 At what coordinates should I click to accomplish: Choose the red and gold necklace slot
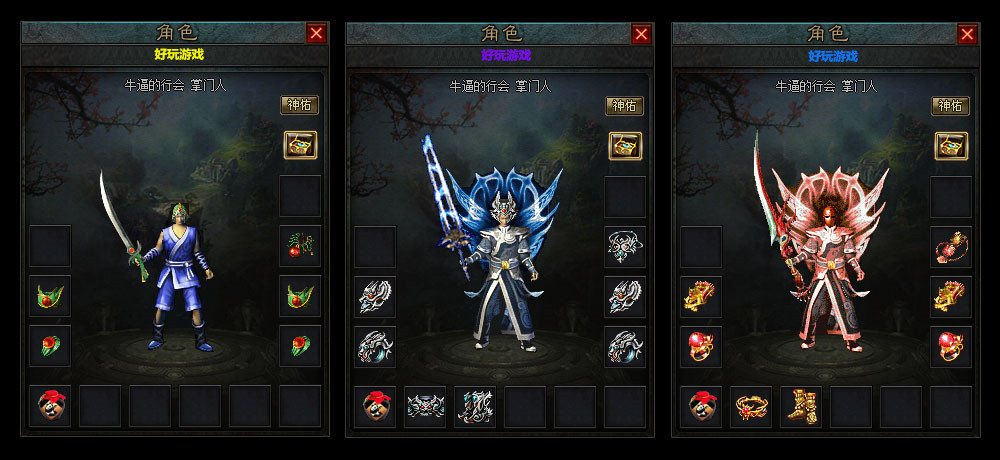coord(951,246)
